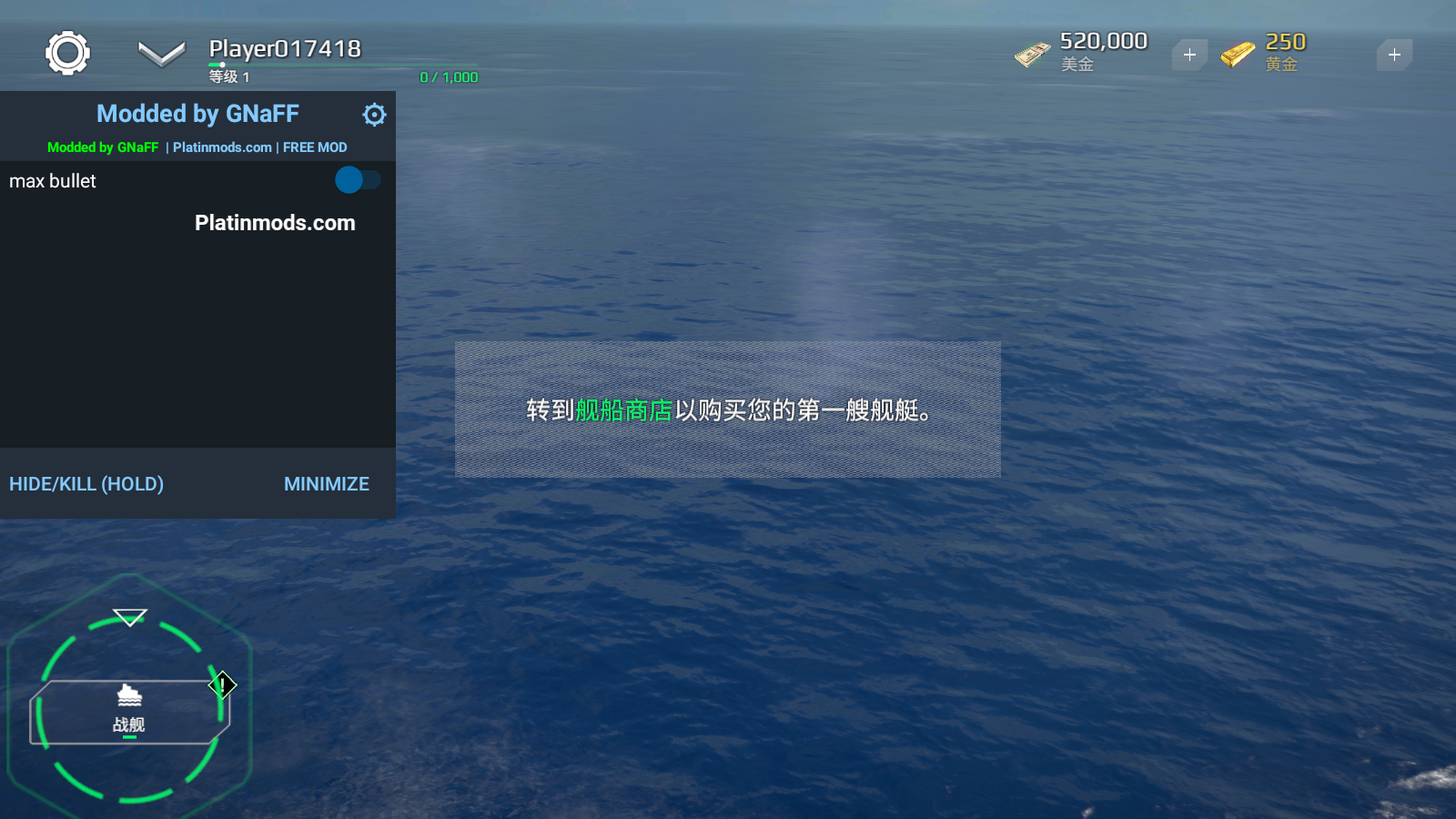Viewport: 1456px width, 819px height.
Task: Click the Modded by GNaFF panel title
Action: pyautogui.click(x=197, y=113)
